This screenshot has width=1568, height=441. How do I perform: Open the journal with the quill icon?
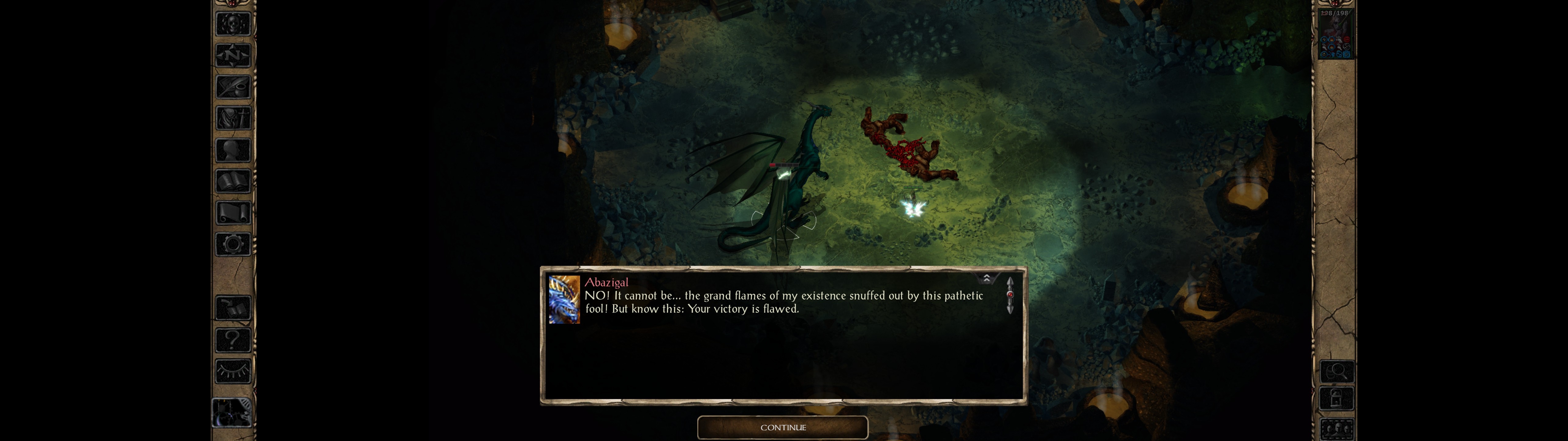pyautogui.click(x=233, y=87)
